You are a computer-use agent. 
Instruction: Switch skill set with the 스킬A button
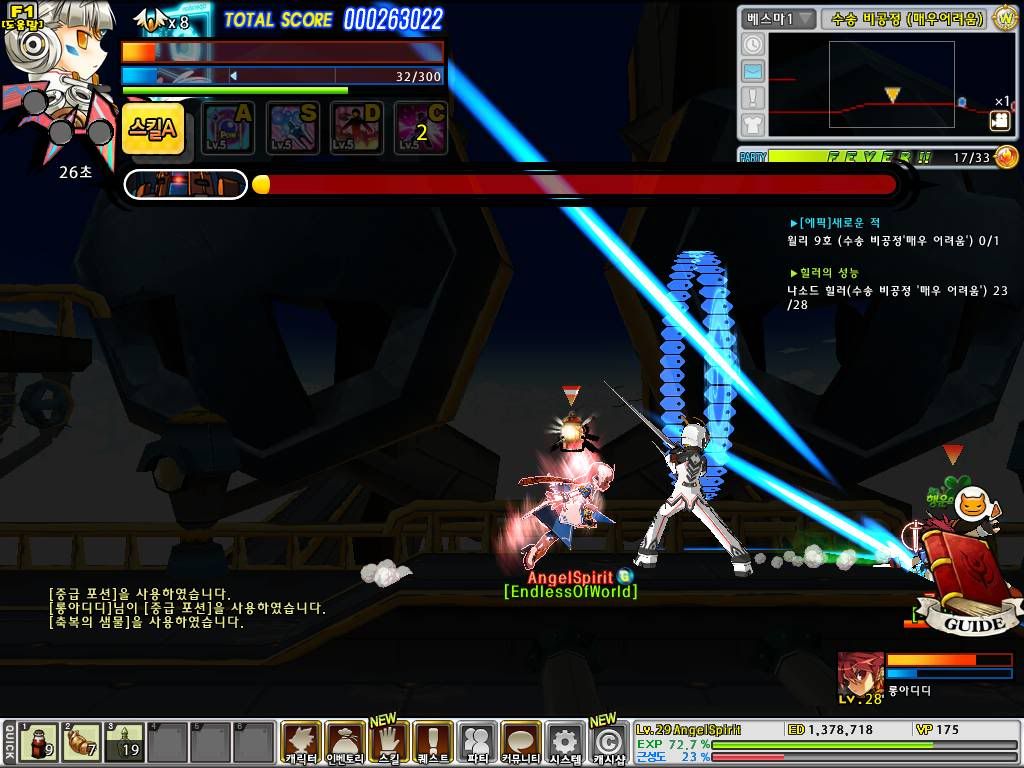coord(153,128)
